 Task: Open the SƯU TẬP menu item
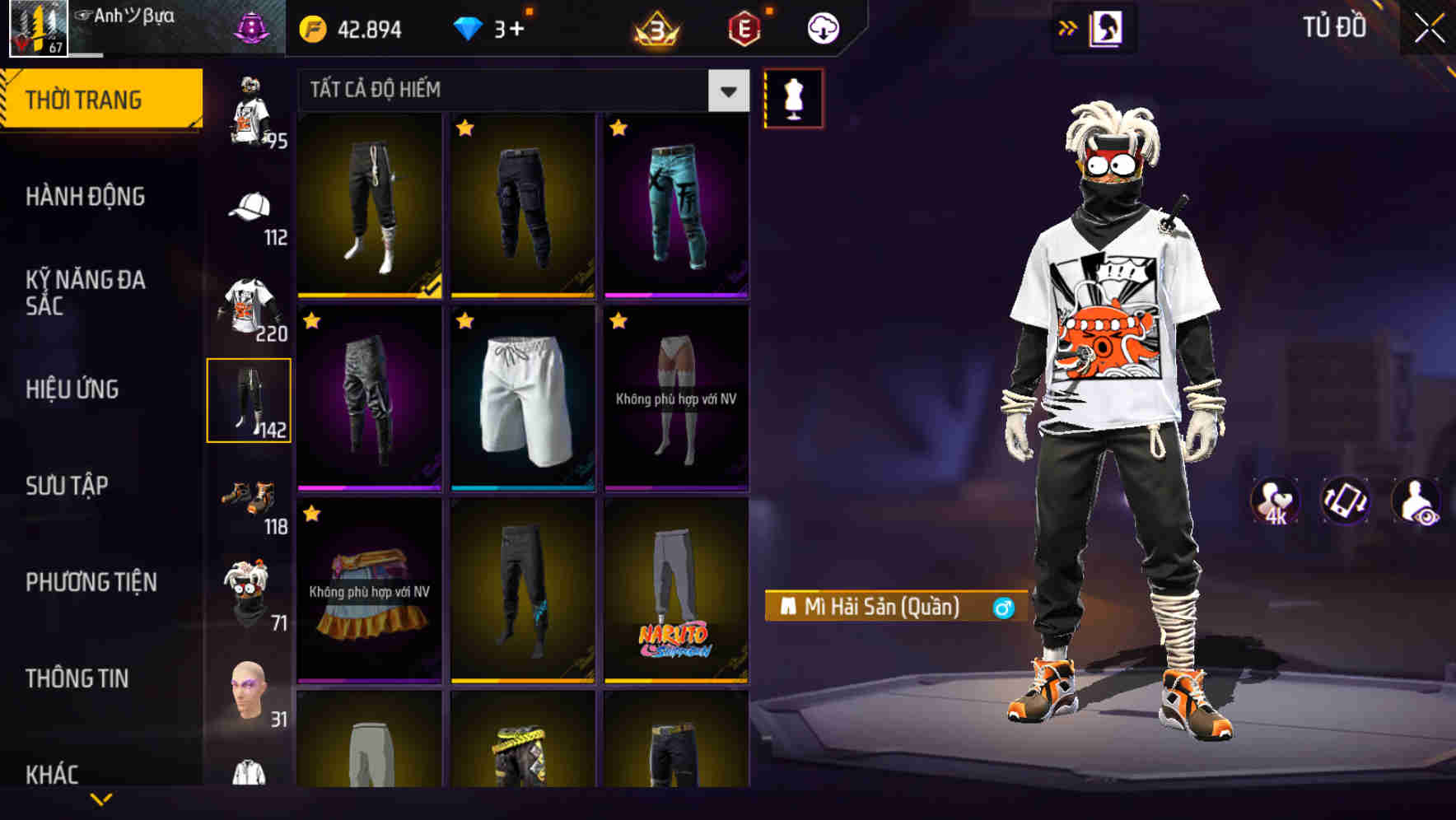coord(66,486)
